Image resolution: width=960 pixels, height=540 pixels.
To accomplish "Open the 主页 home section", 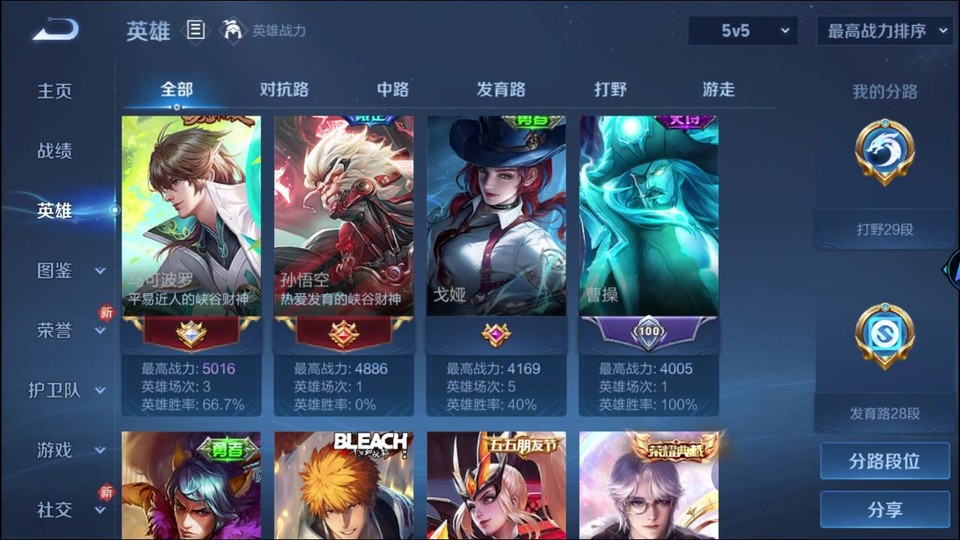I will pyautogui.click(x=55, y=91).
